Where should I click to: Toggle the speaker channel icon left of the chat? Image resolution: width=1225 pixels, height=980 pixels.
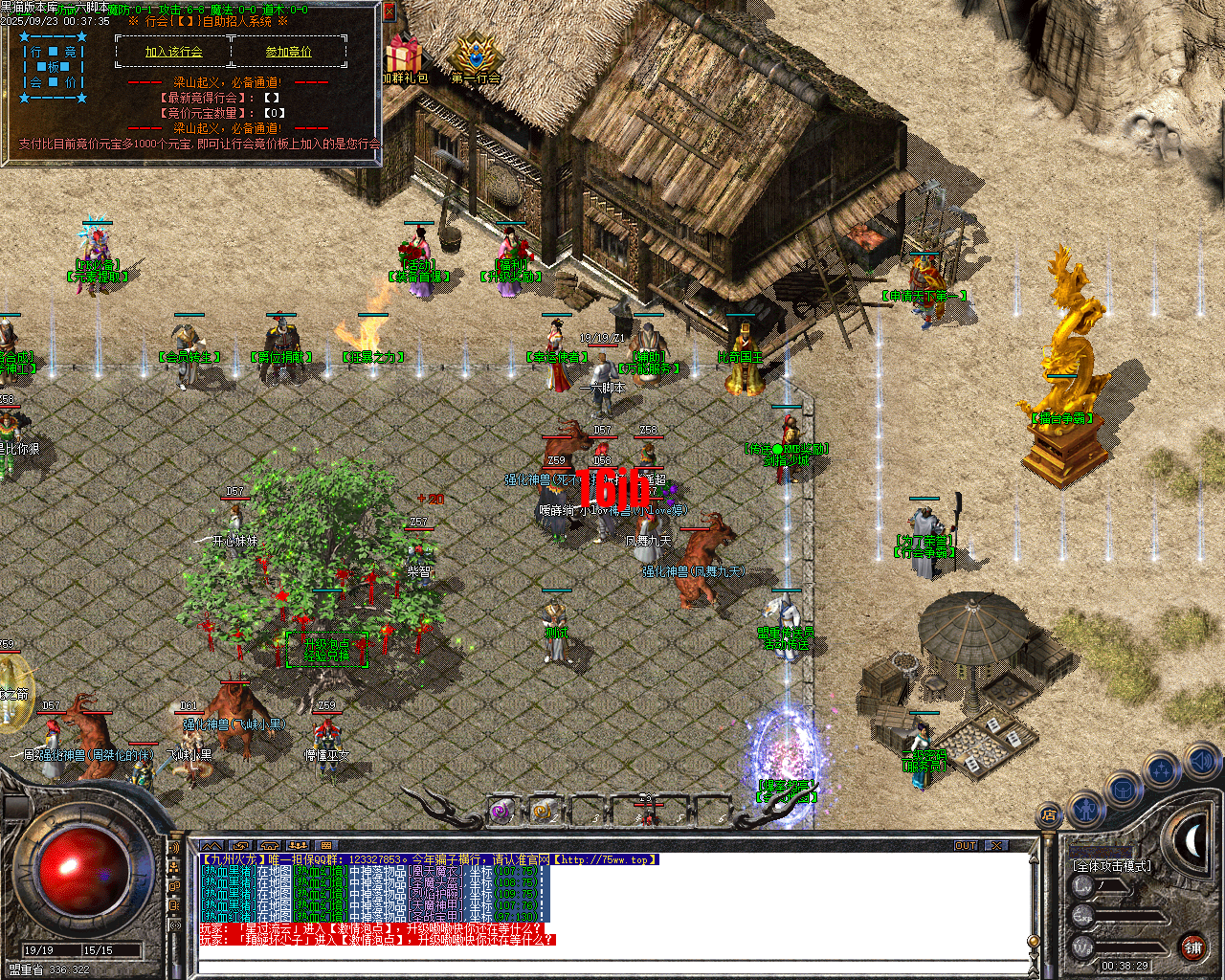pyautogui.click(x=173, y=848)
